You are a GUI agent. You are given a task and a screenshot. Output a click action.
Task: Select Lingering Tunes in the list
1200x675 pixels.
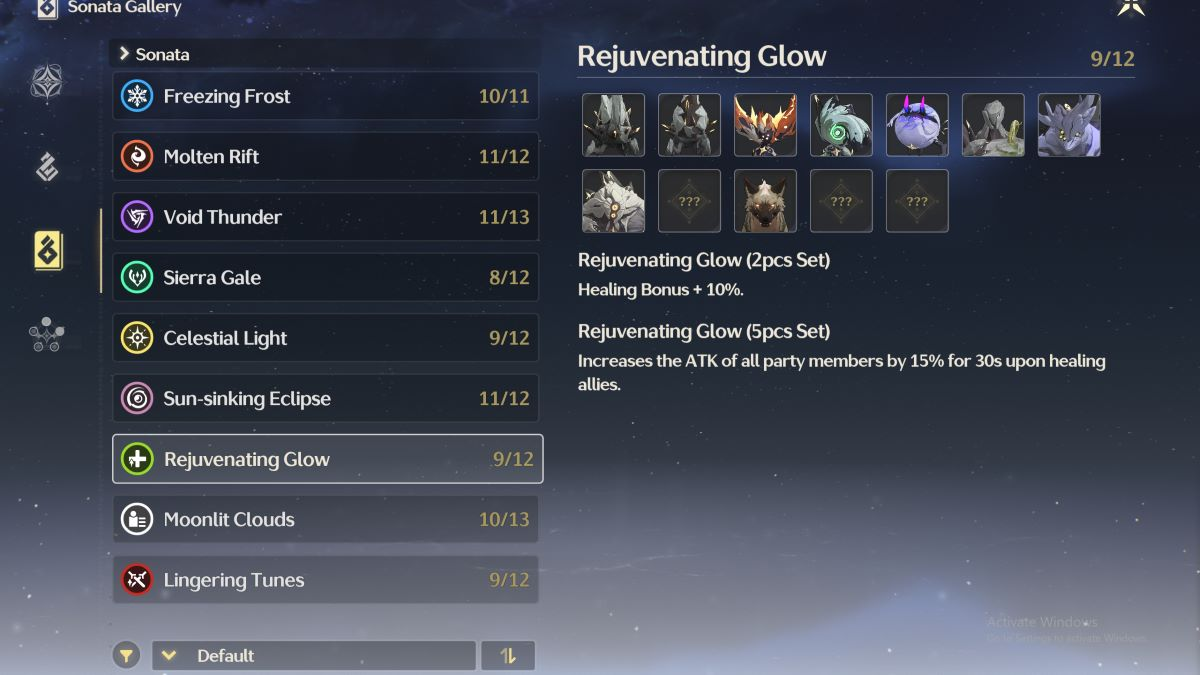(x=325, y=580)
